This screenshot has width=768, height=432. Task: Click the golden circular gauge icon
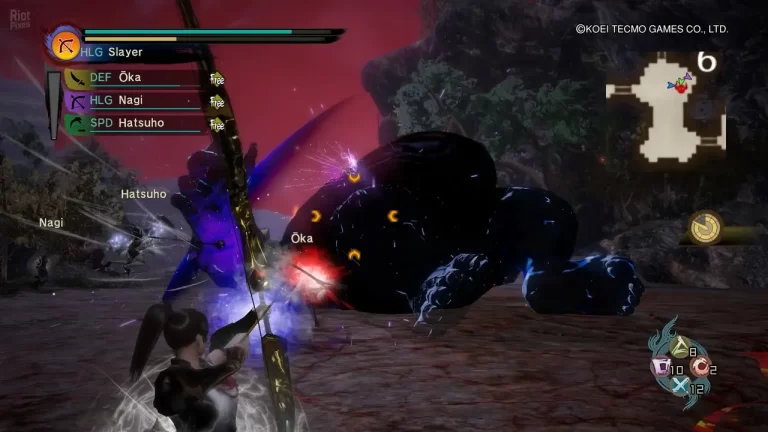pos(706,227)
